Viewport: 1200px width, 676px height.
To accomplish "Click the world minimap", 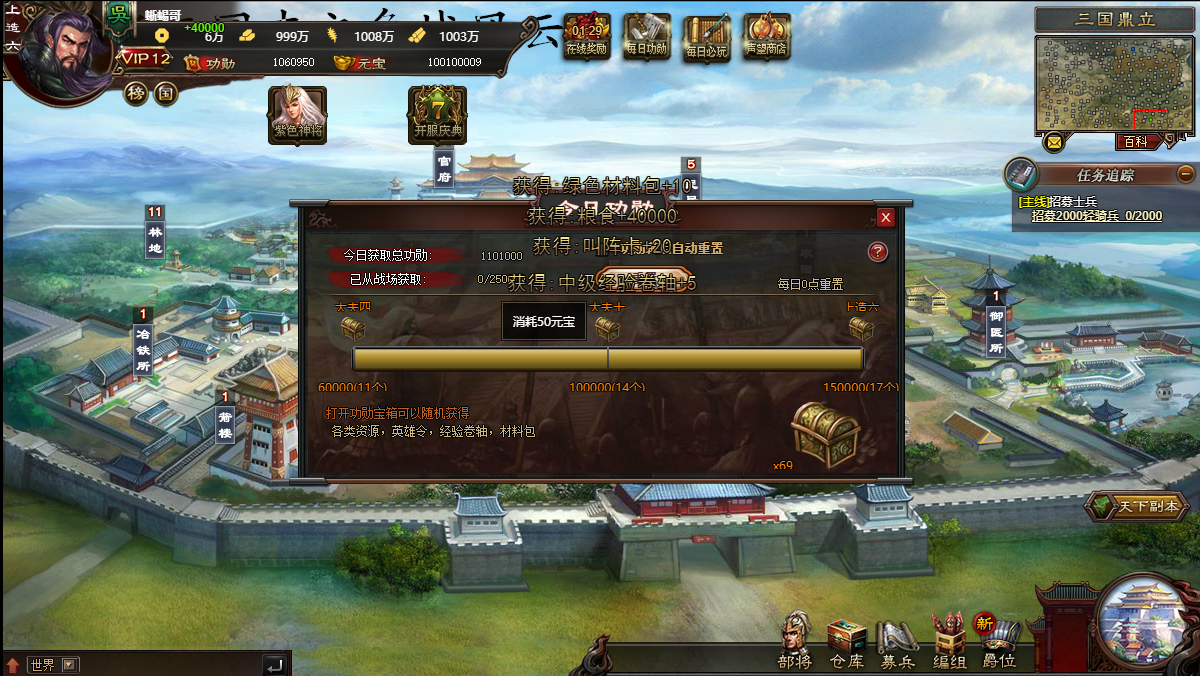I will pos(1114,84).
